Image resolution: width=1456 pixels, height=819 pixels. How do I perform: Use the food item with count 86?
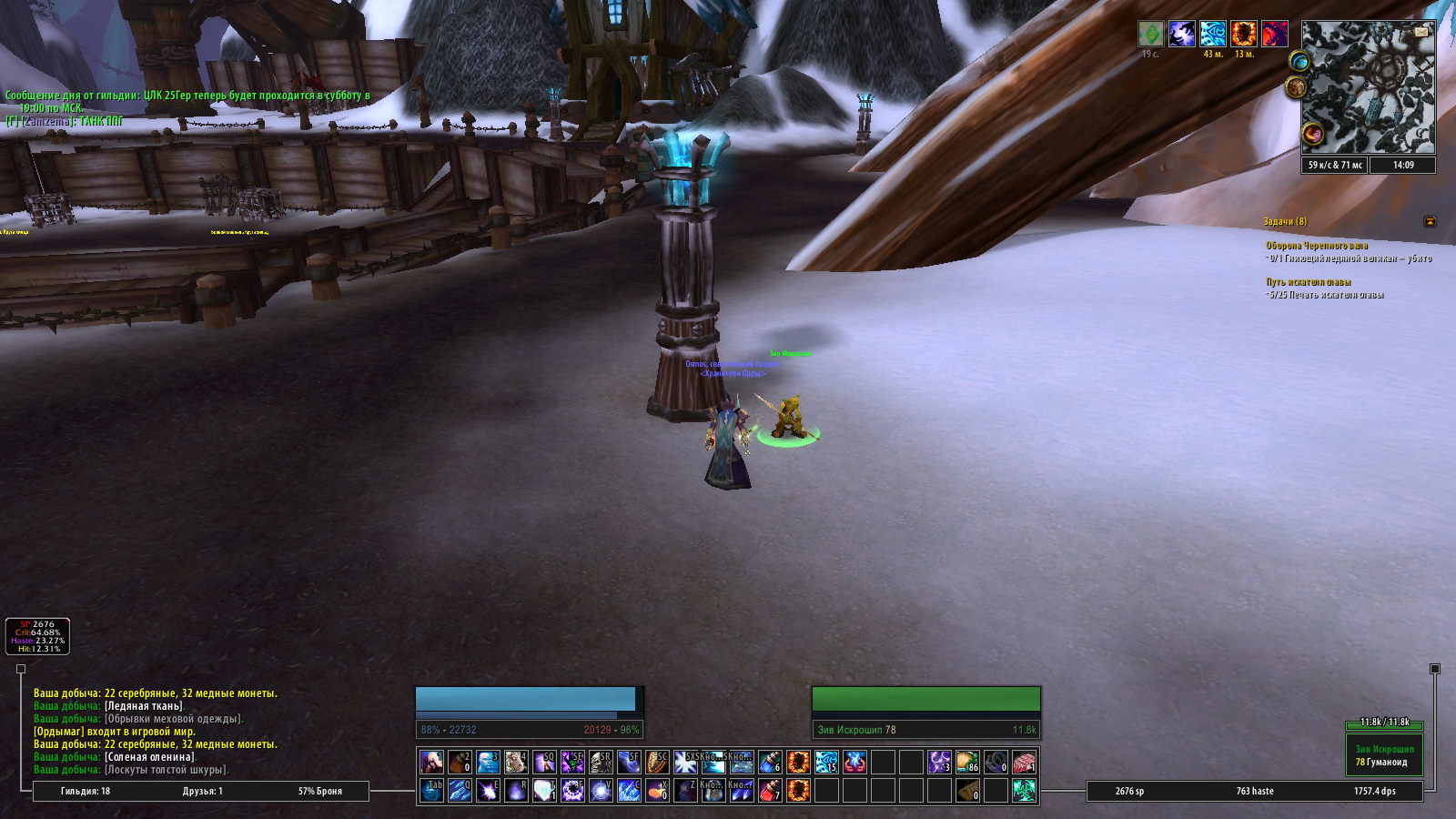[967, 762]
